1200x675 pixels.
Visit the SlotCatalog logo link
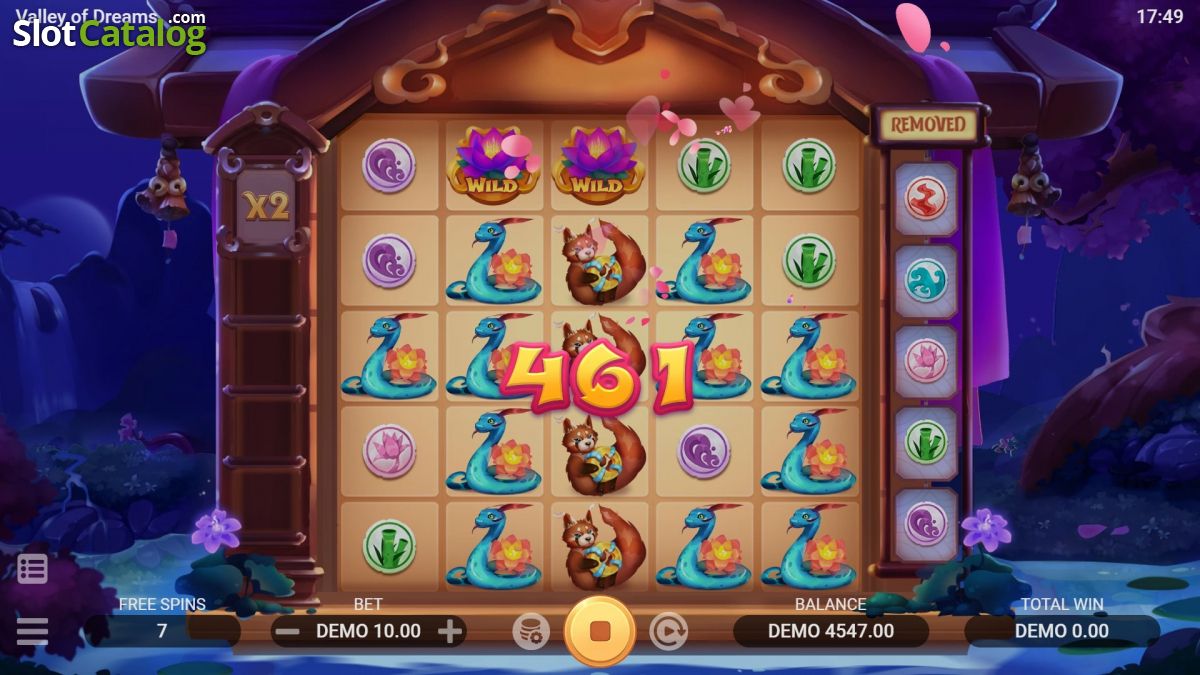pyautogui.click(x=109, y=33)
